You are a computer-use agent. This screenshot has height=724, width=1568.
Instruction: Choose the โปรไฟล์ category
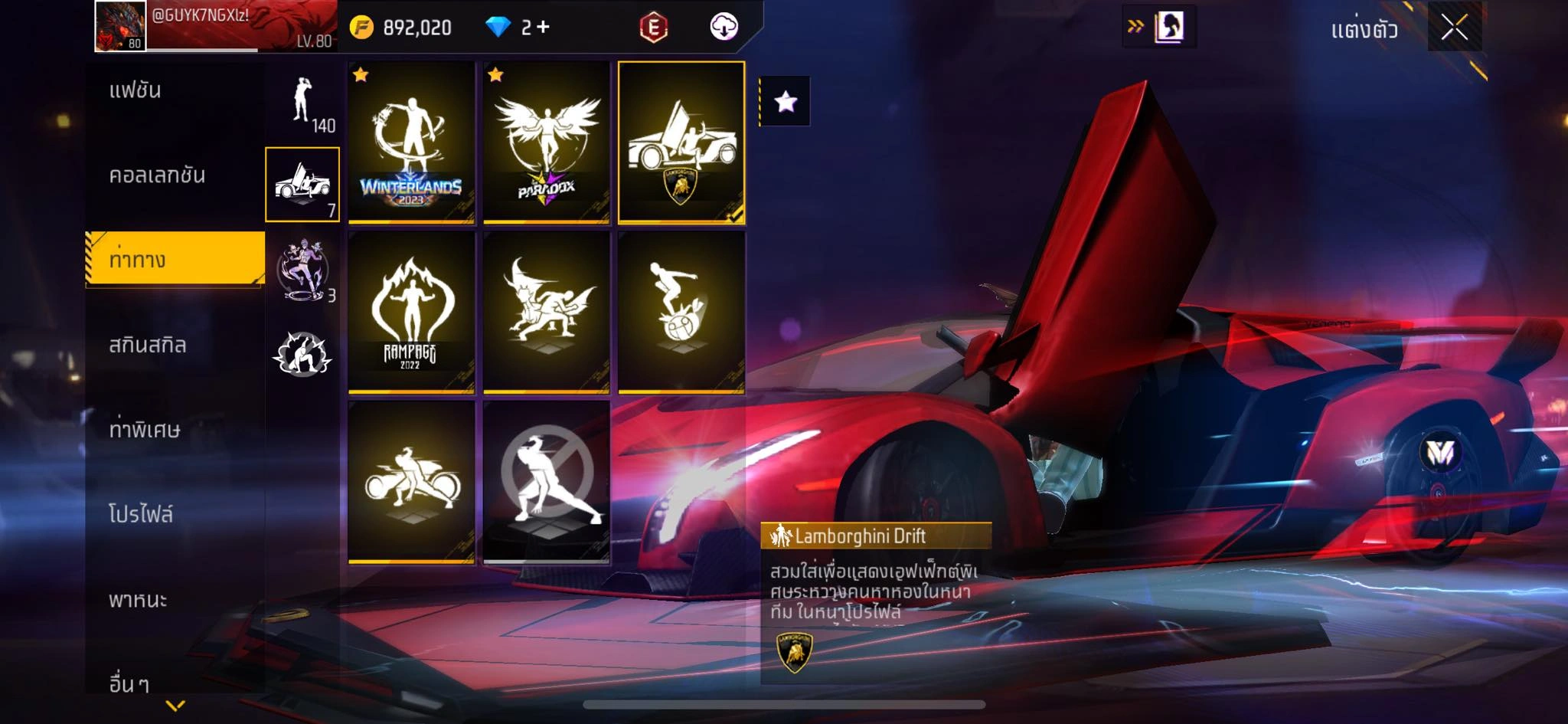(141, 514)
